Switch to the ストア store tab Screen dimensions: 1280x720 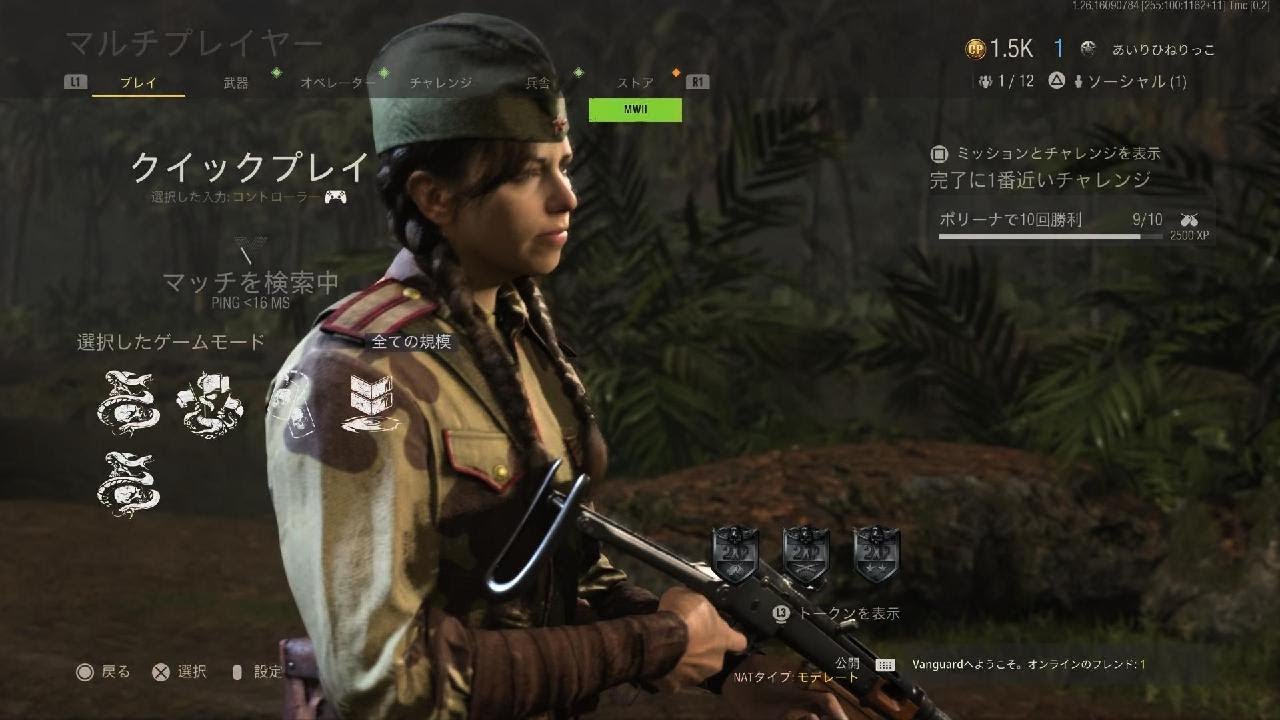click(x=636, y=83)
